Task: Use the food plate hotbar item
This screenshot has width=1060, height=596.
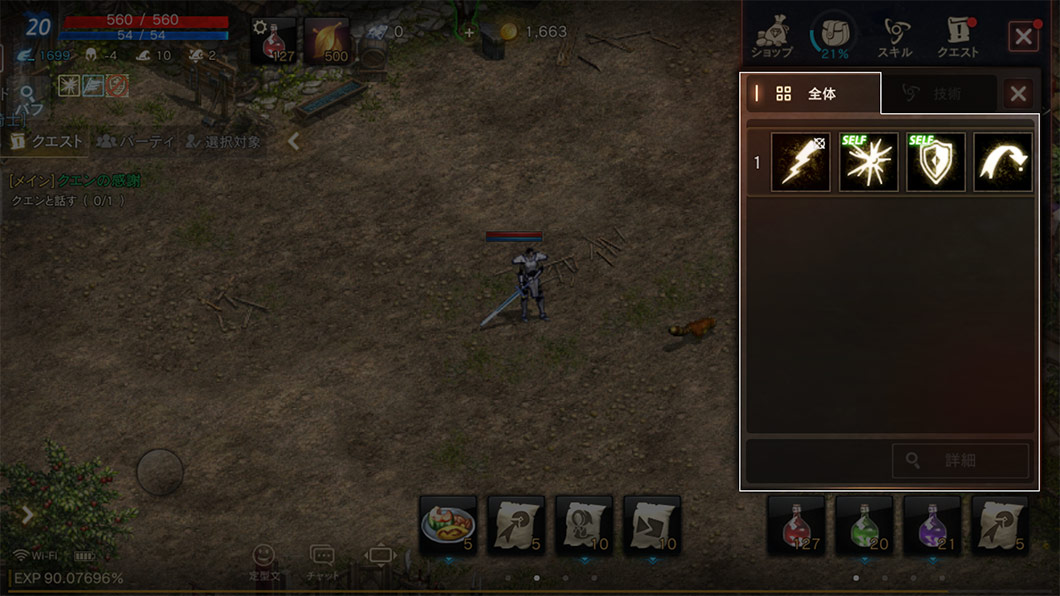Action: click(x=448, y=524)
